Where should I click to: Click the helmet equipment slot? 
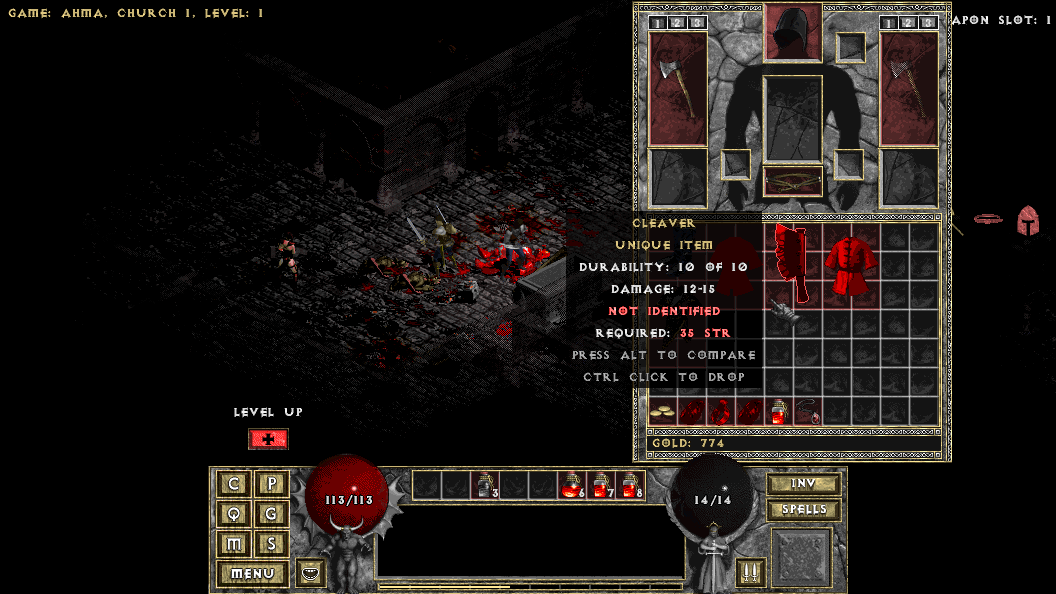[x=793, y=32]
